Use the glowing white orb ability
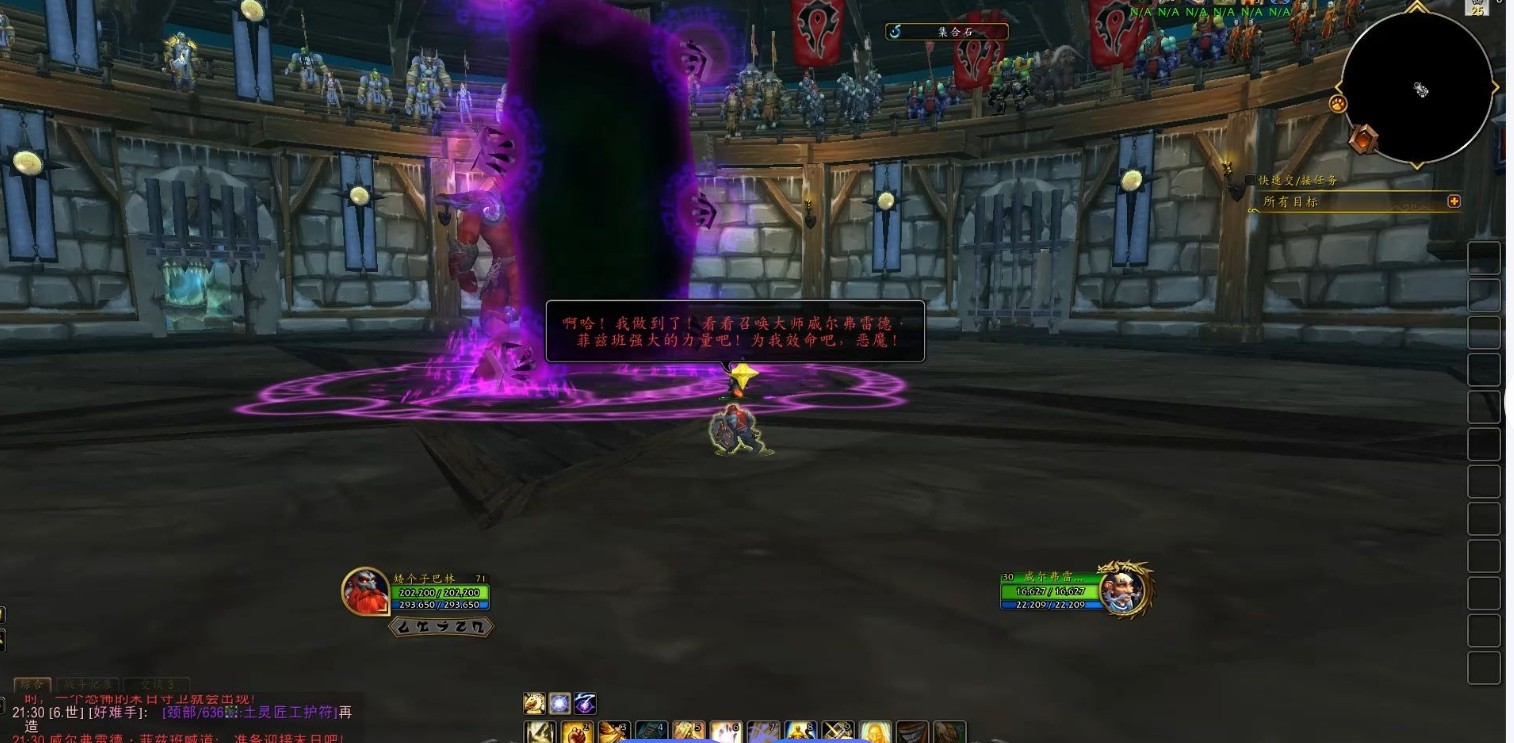Image resolution: width=1514 pixels, height=743 pixels. (560, 703)
